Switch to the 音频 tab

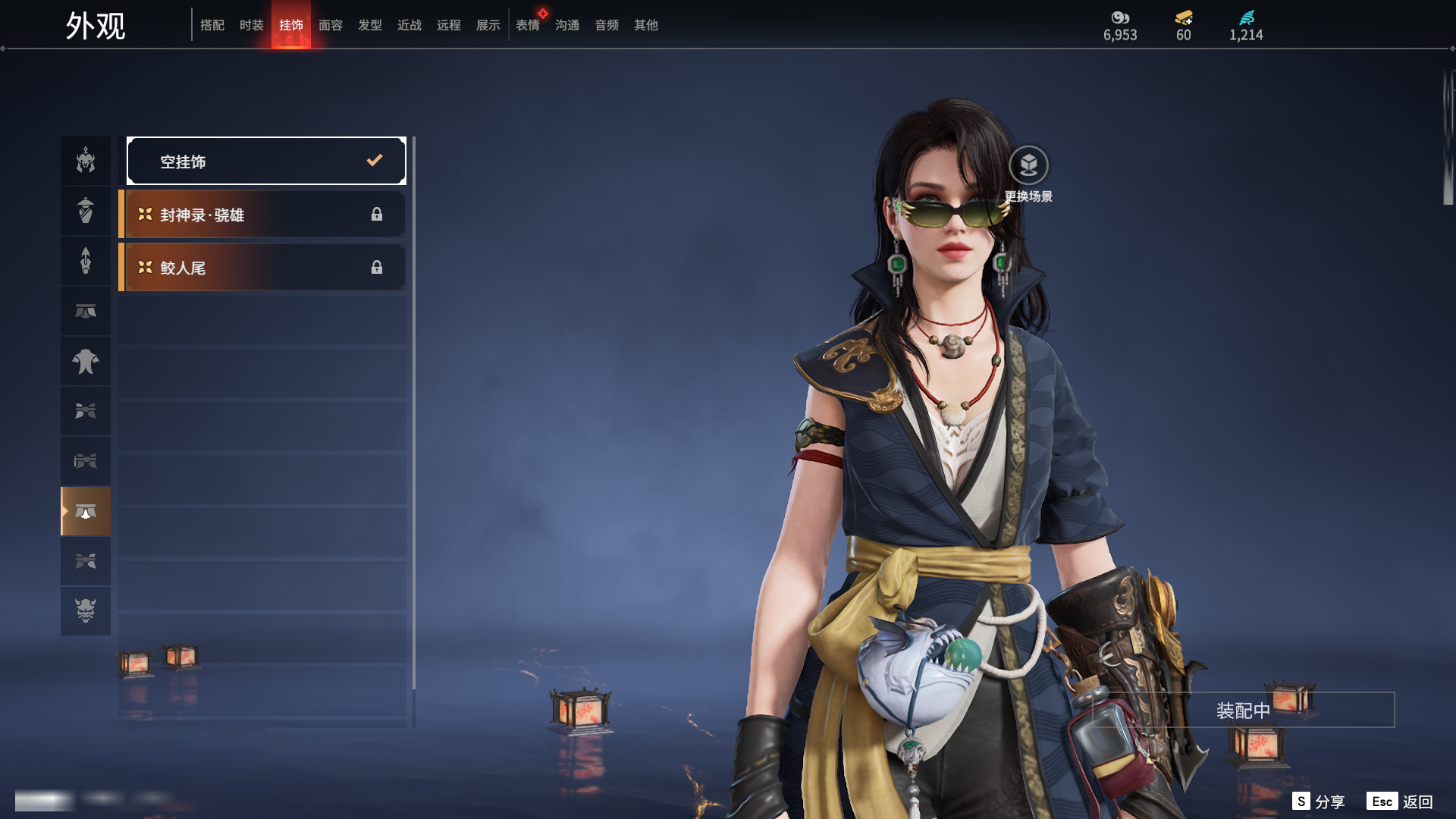(x=607, y=25)
